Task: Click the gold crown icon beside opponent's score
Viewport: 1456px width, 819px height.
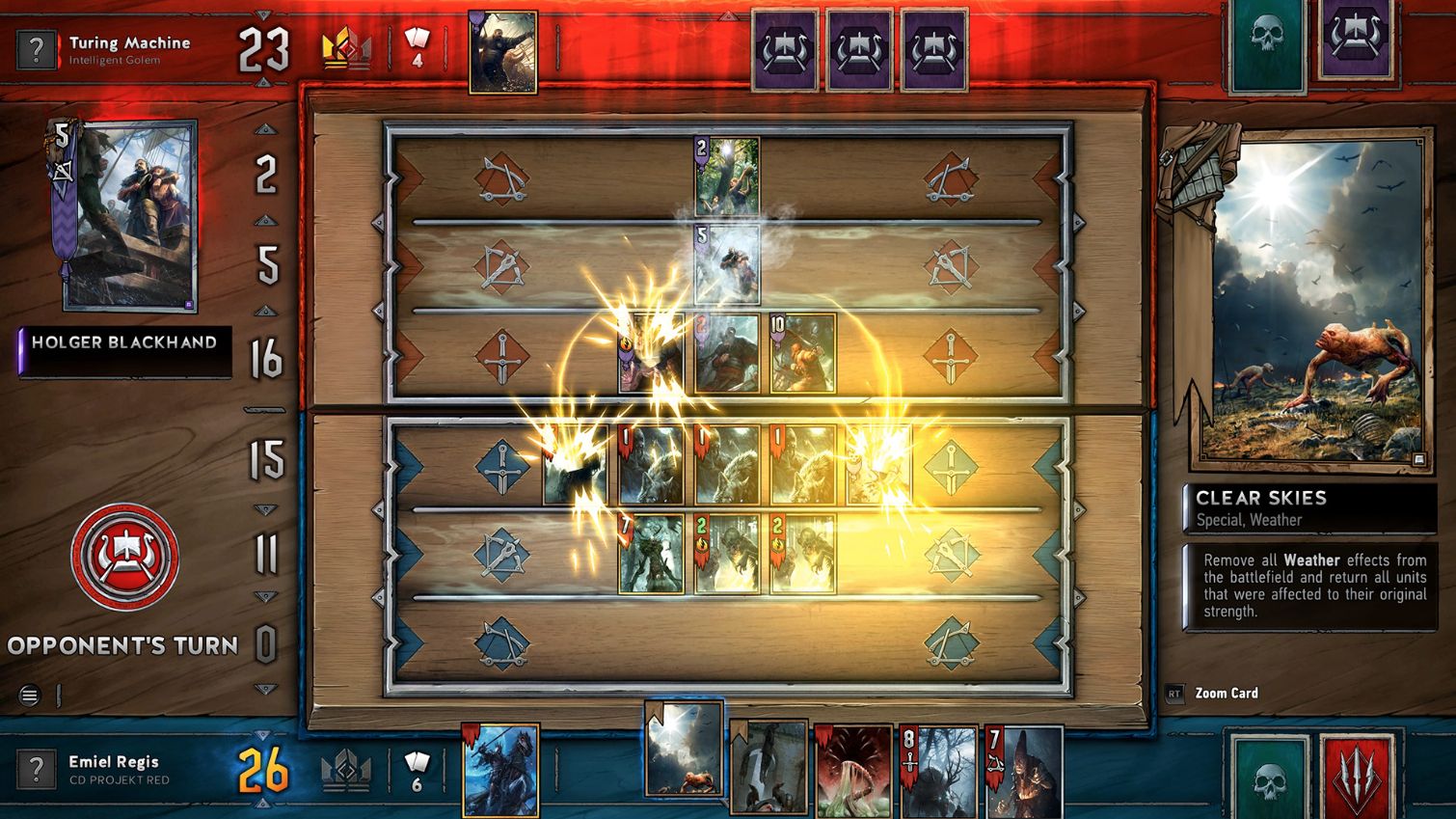Action: 347,45
